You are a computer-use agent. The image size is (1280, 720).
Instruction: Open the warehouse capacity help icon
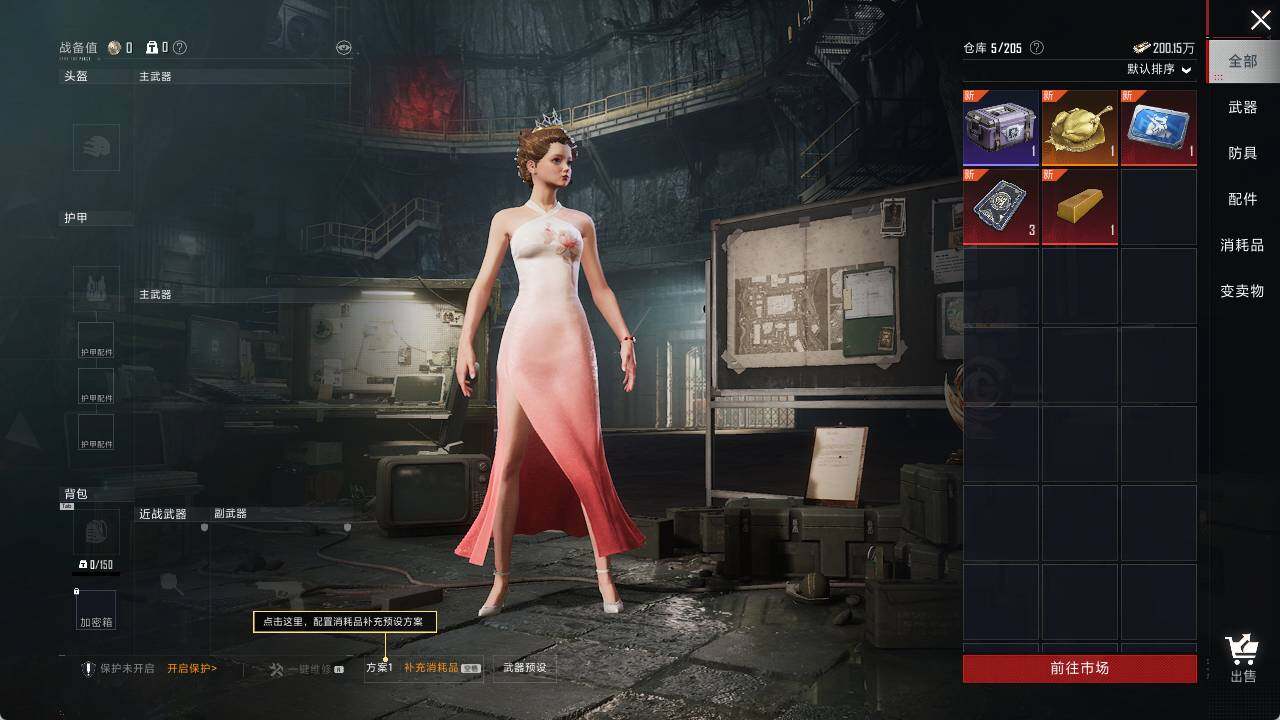(1037, 48)
